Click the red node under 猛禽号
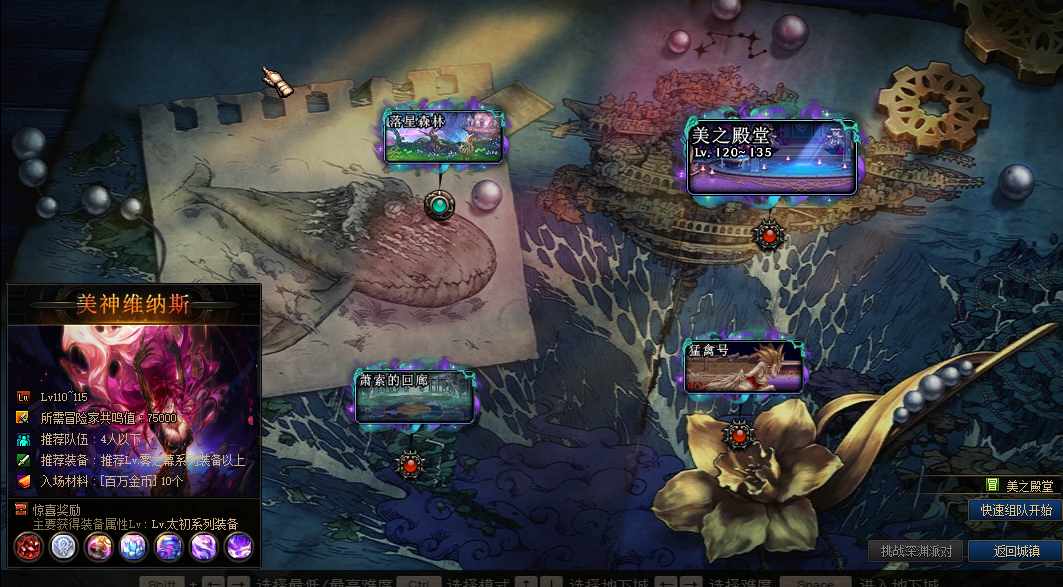Image resolution: width=1063 pixels, height=587 pixels. pyautogui.click(x=739, y=435)
